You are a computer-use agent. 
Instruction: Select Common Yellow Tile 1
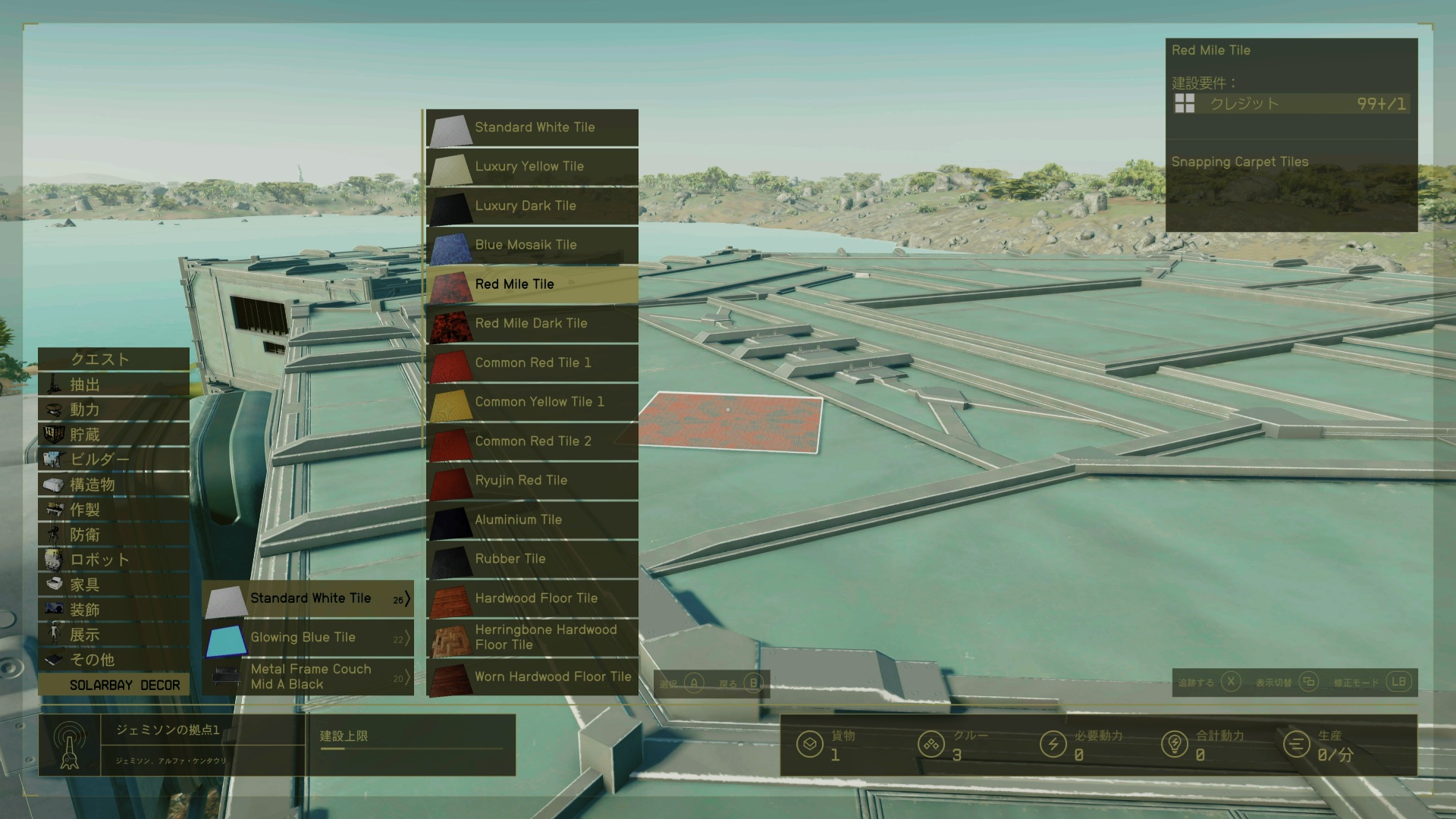[x=532, y=402]
